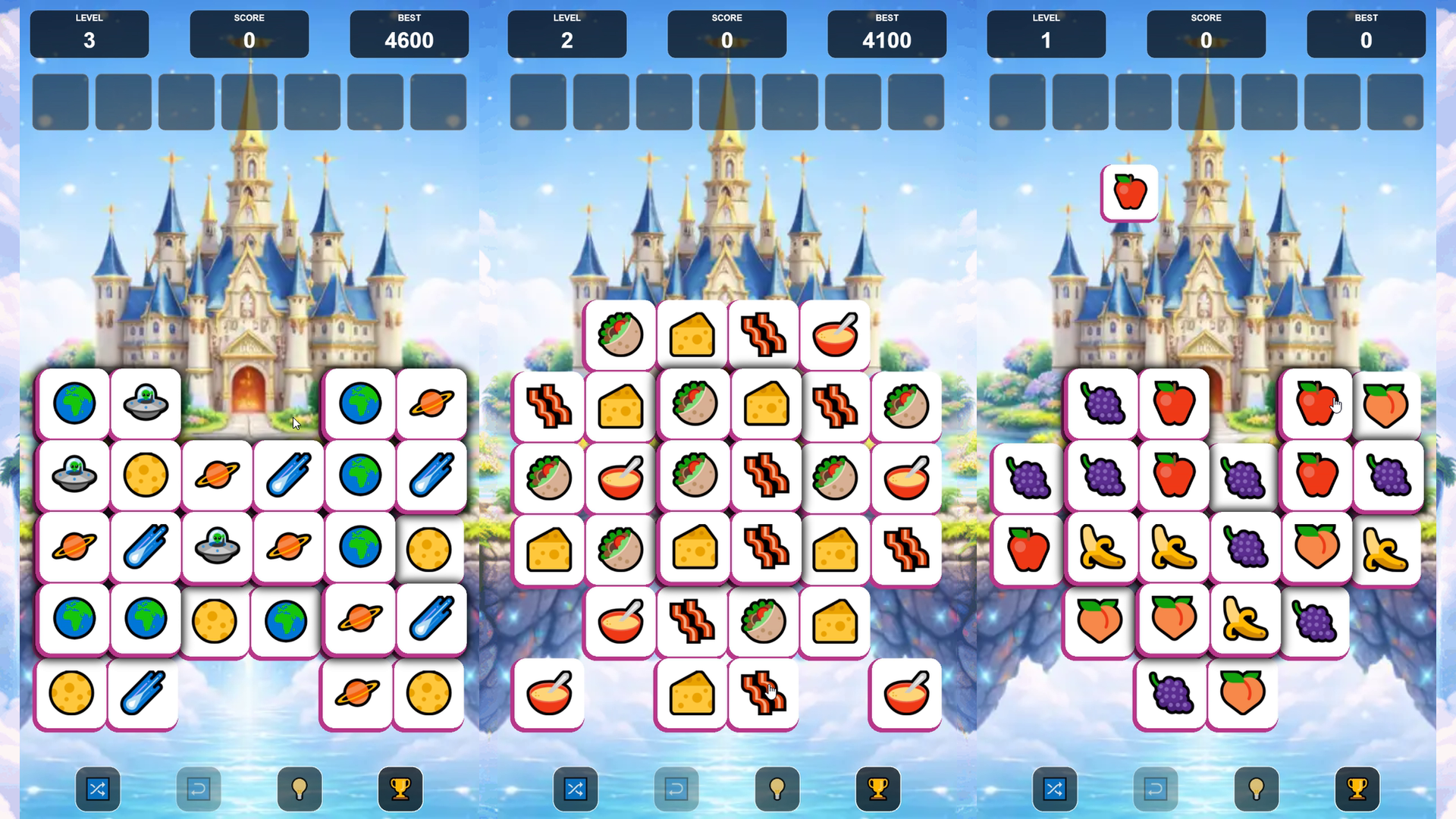The height and width of the screenshot is (819, 1456).
Task: Click the LEVEL 2 indicator on the middle board
Action: click(x=567, y=34)
